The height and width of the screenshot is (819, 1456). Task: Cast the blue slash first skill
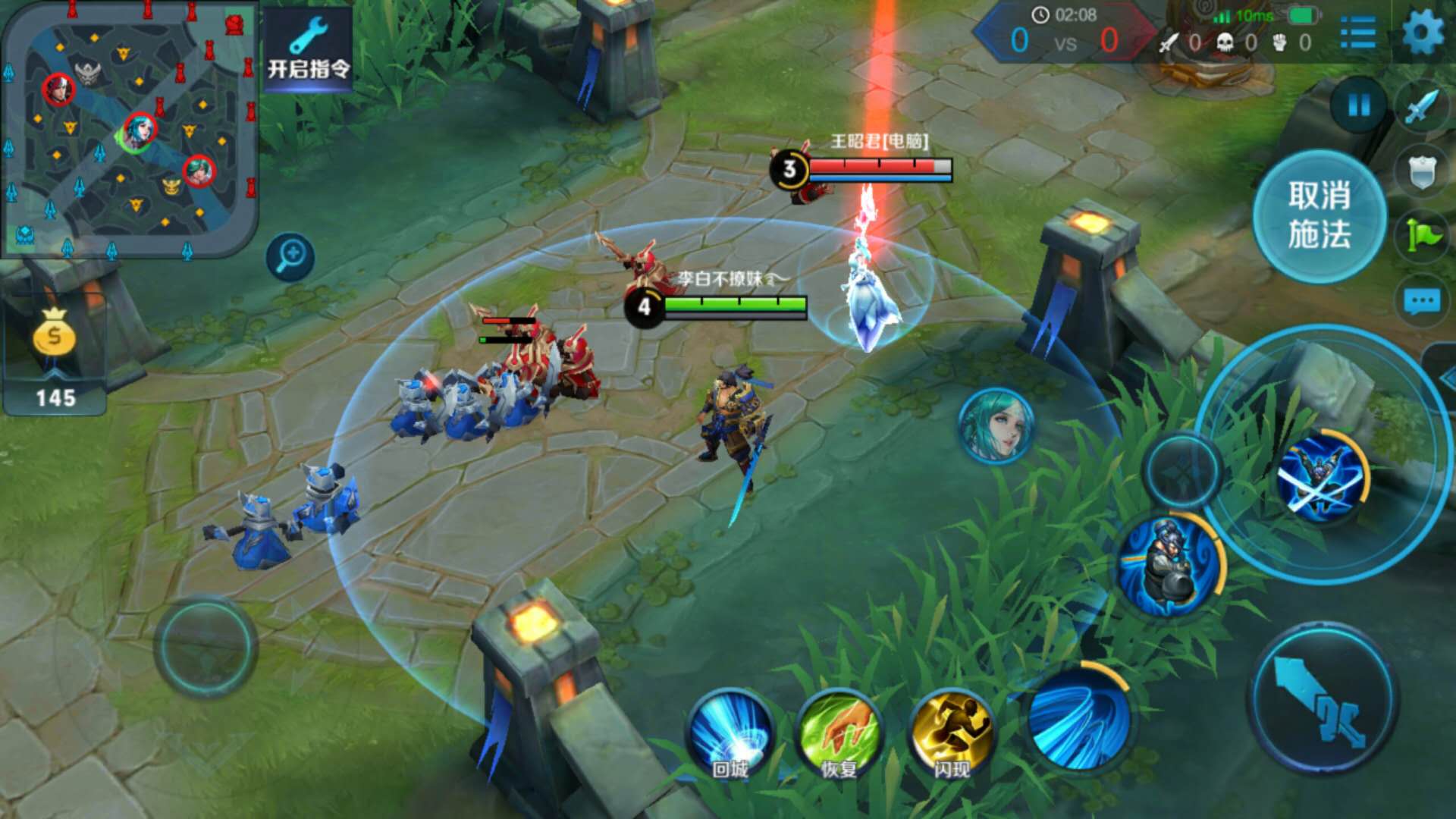point(1080,717)
